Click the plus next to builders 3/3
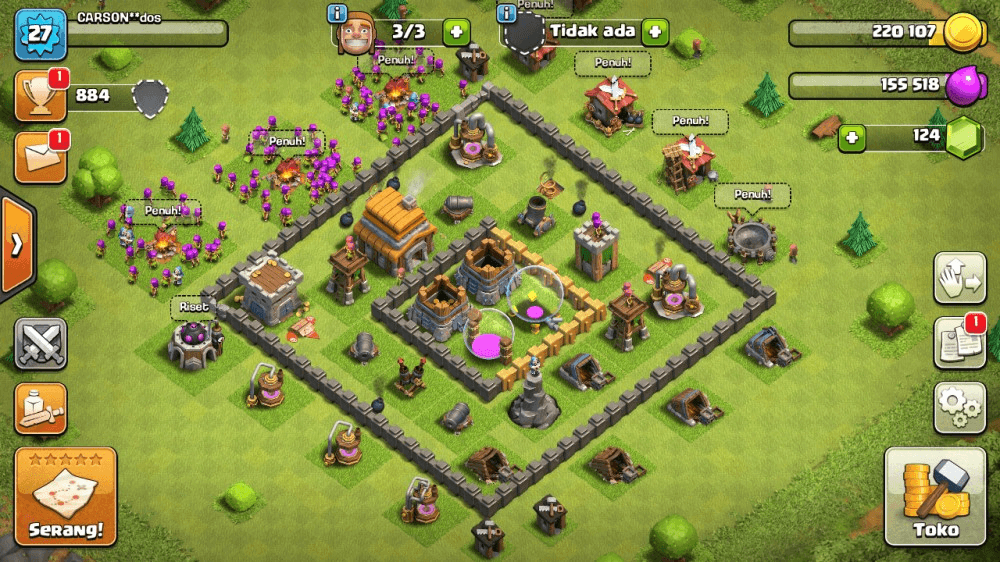Screen dimensions: 1000x562 coord(456,31)
